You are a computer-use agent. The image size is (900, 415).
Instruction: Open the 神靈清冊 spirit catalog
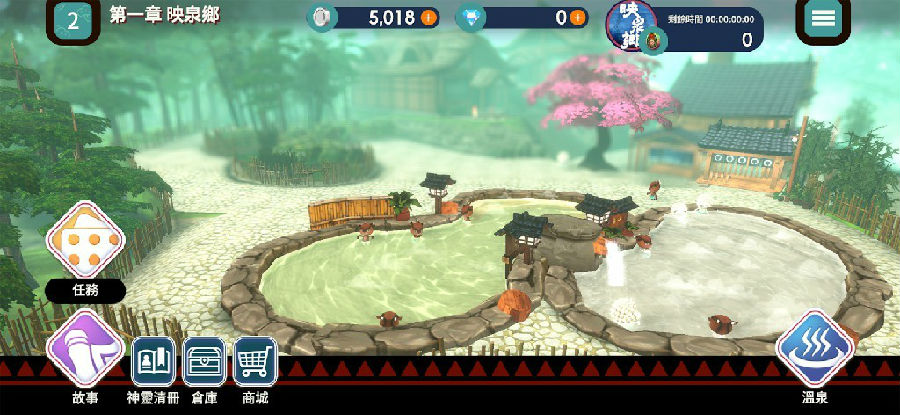pyautogui.click(x=154, y=363)
